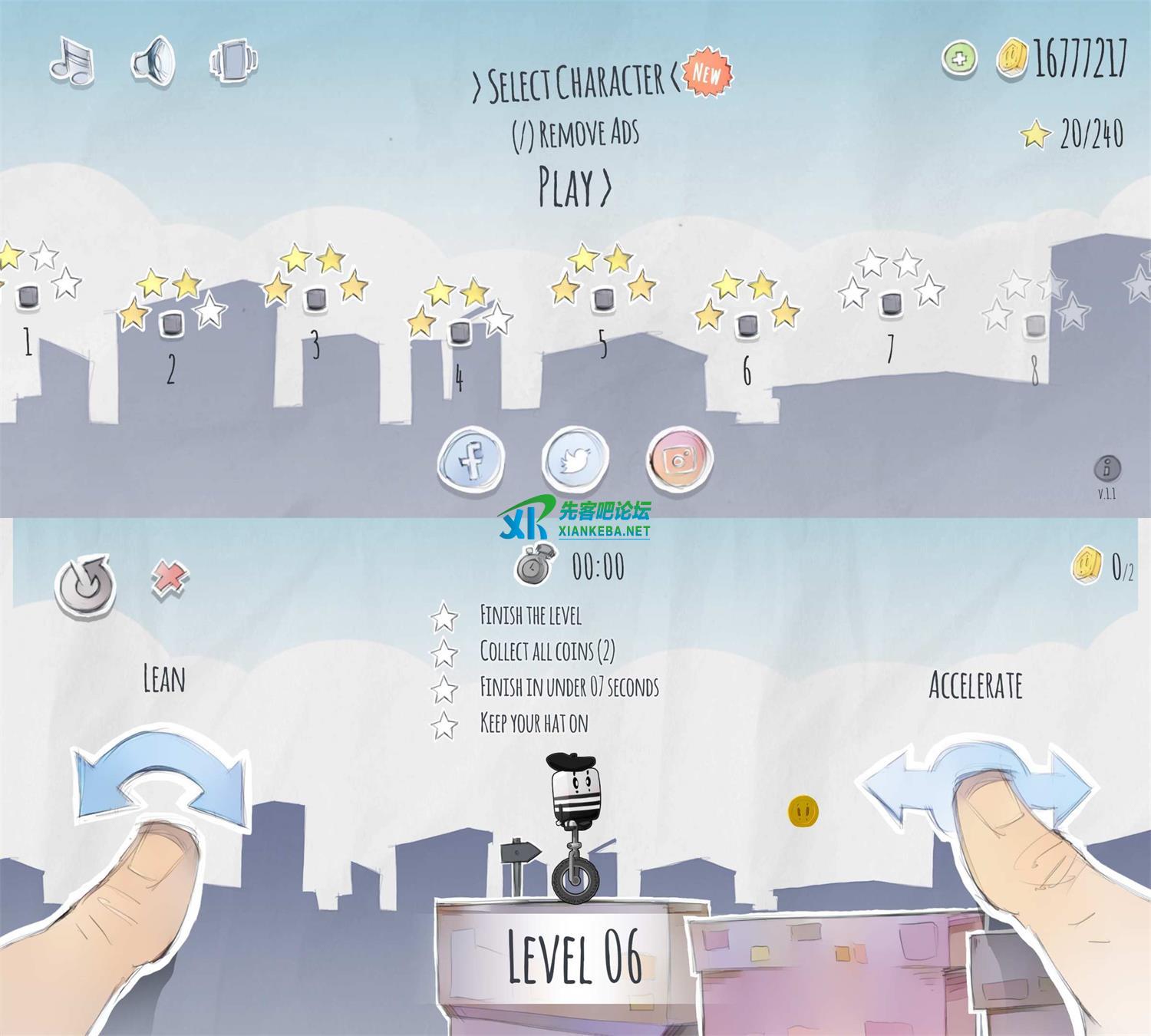Select level 3

click(x=315, y=299)
